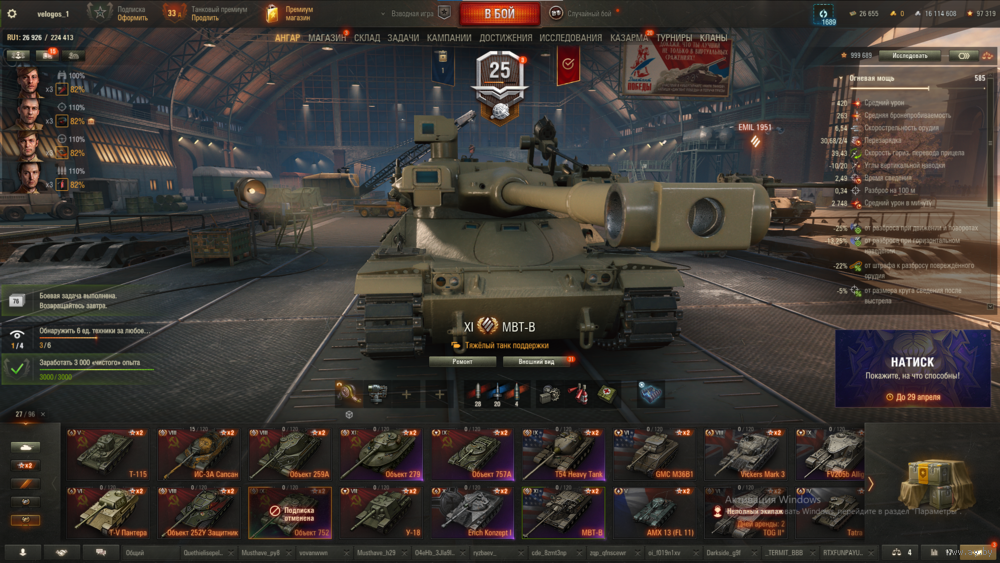The width and height of the screenshot is (1000, 563).
Task: Open the game settings gear menu
Action: point(12,14)
